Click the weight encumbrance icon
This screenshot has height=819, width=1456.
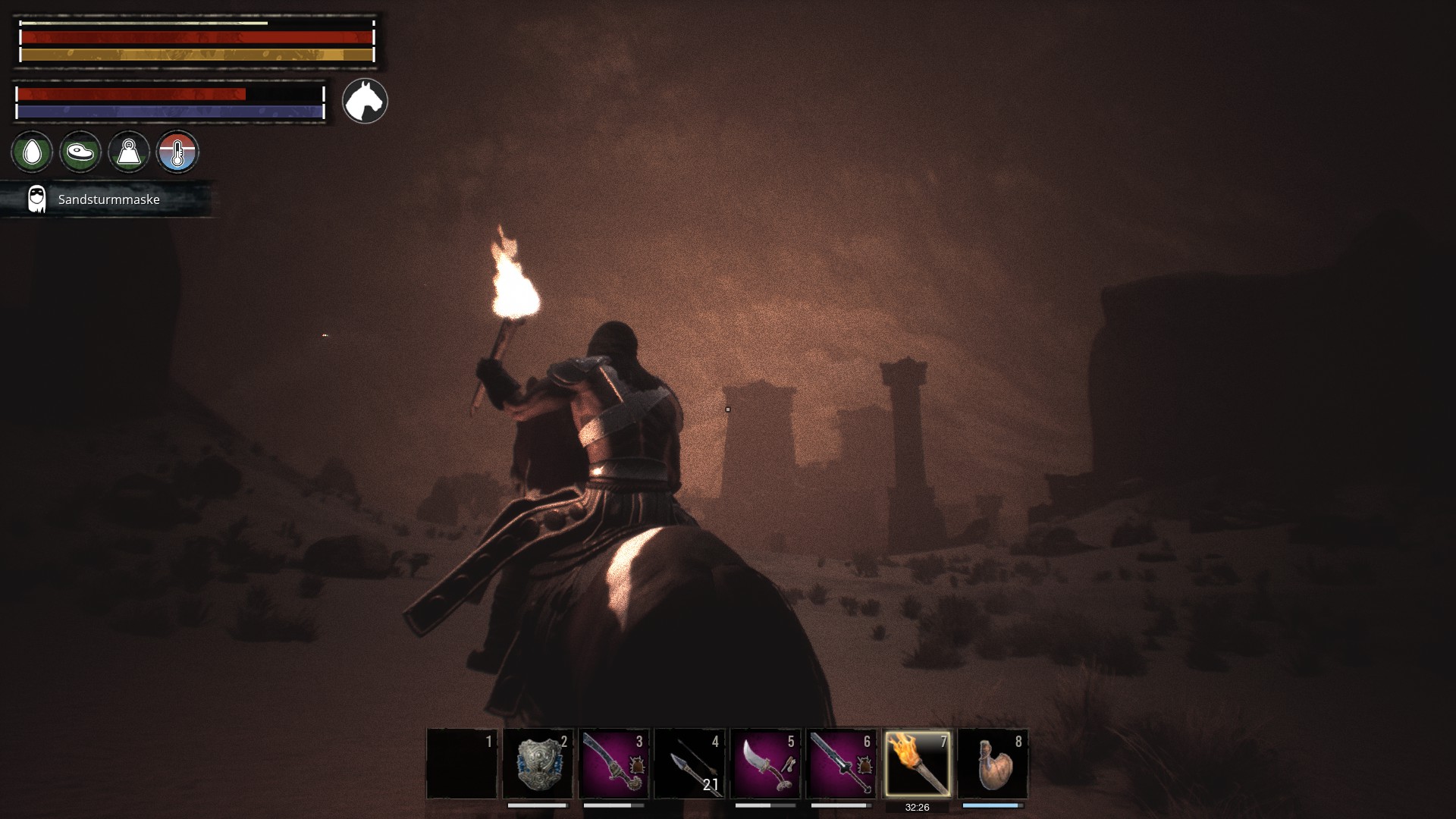pos(129,152)
